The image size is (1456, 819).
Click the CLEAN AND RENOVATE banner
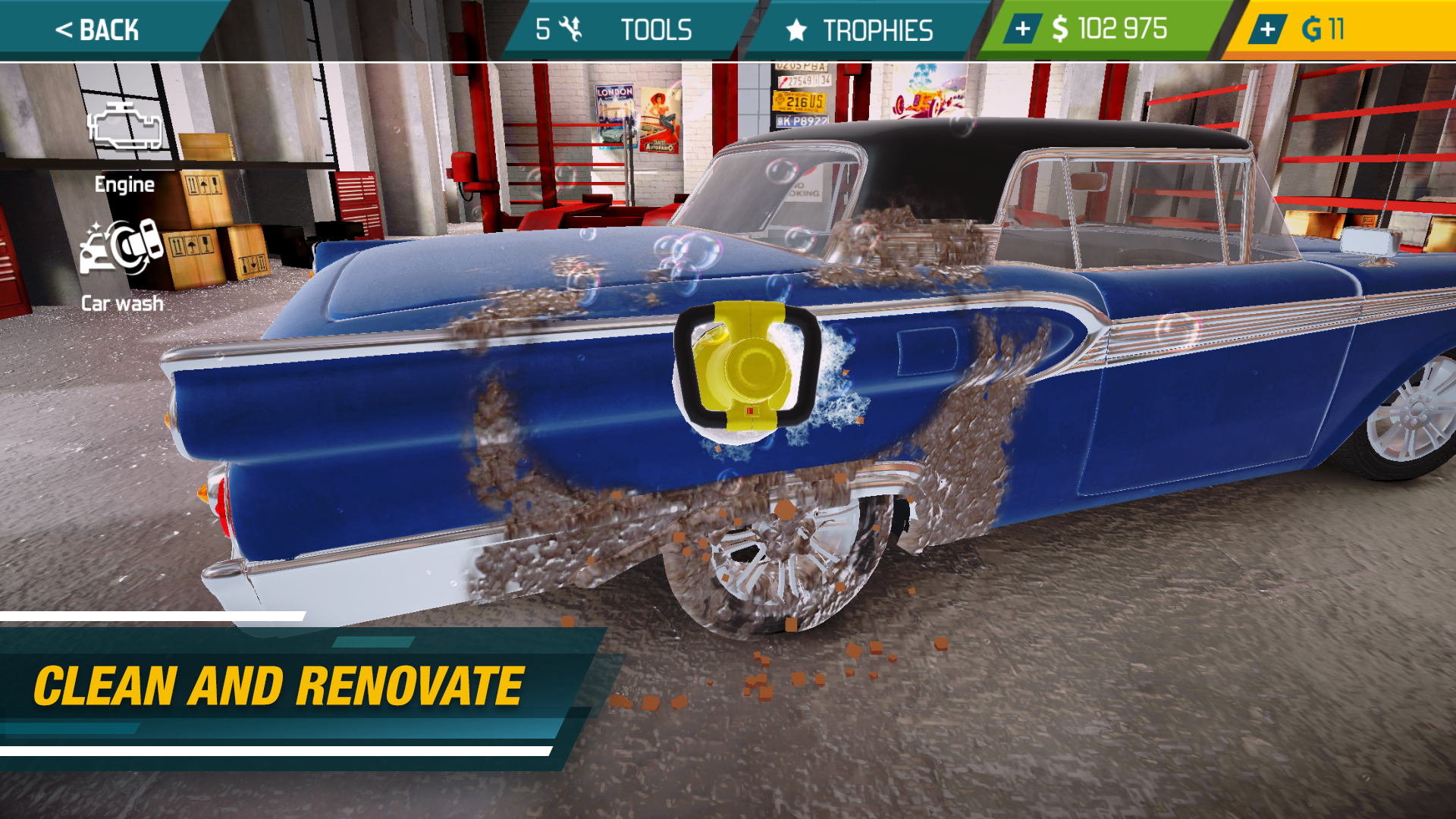click(x=278, y=683)
